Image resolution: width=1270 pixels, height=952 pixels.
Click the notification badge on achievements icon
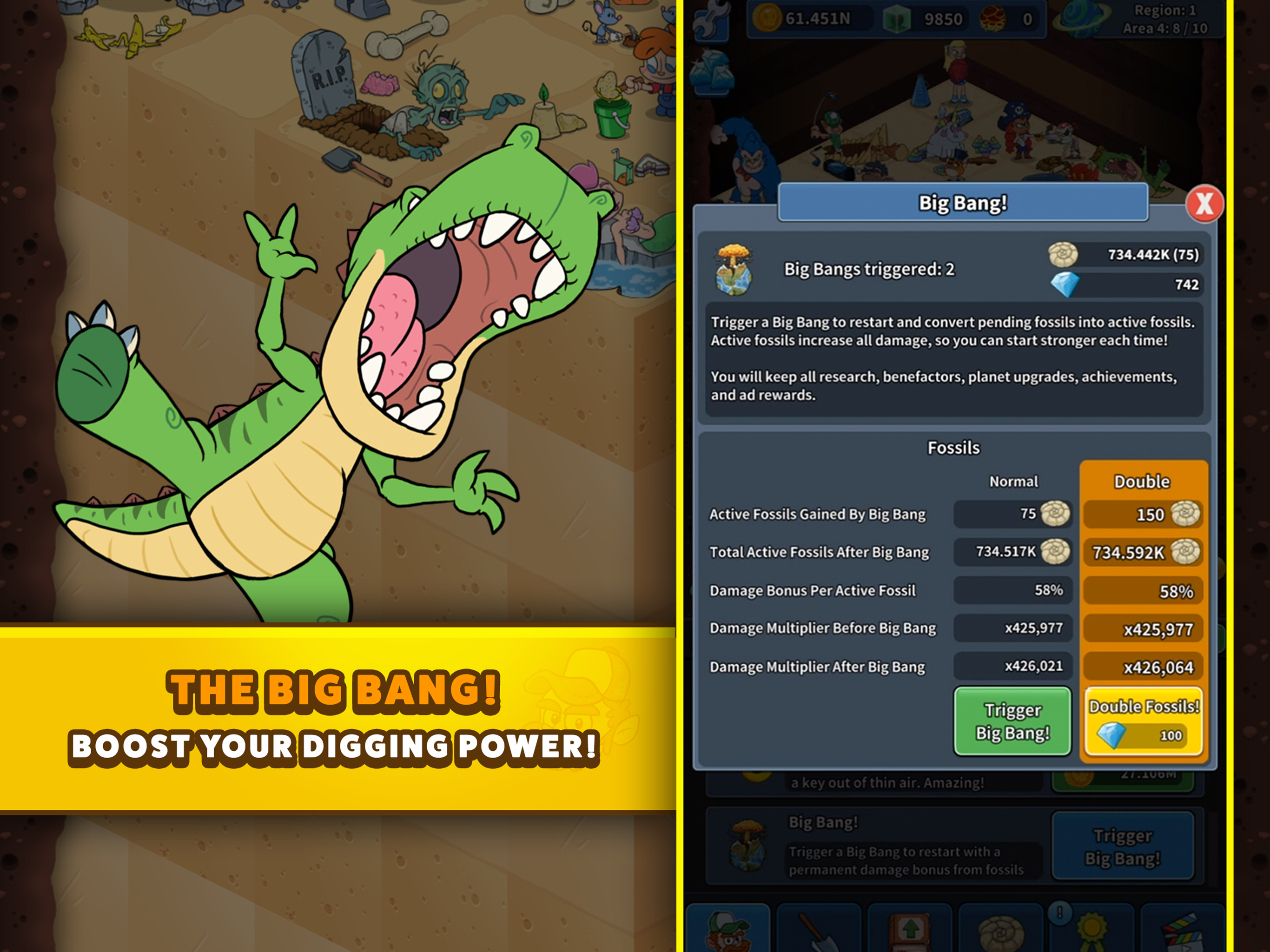coord(1059,914)
